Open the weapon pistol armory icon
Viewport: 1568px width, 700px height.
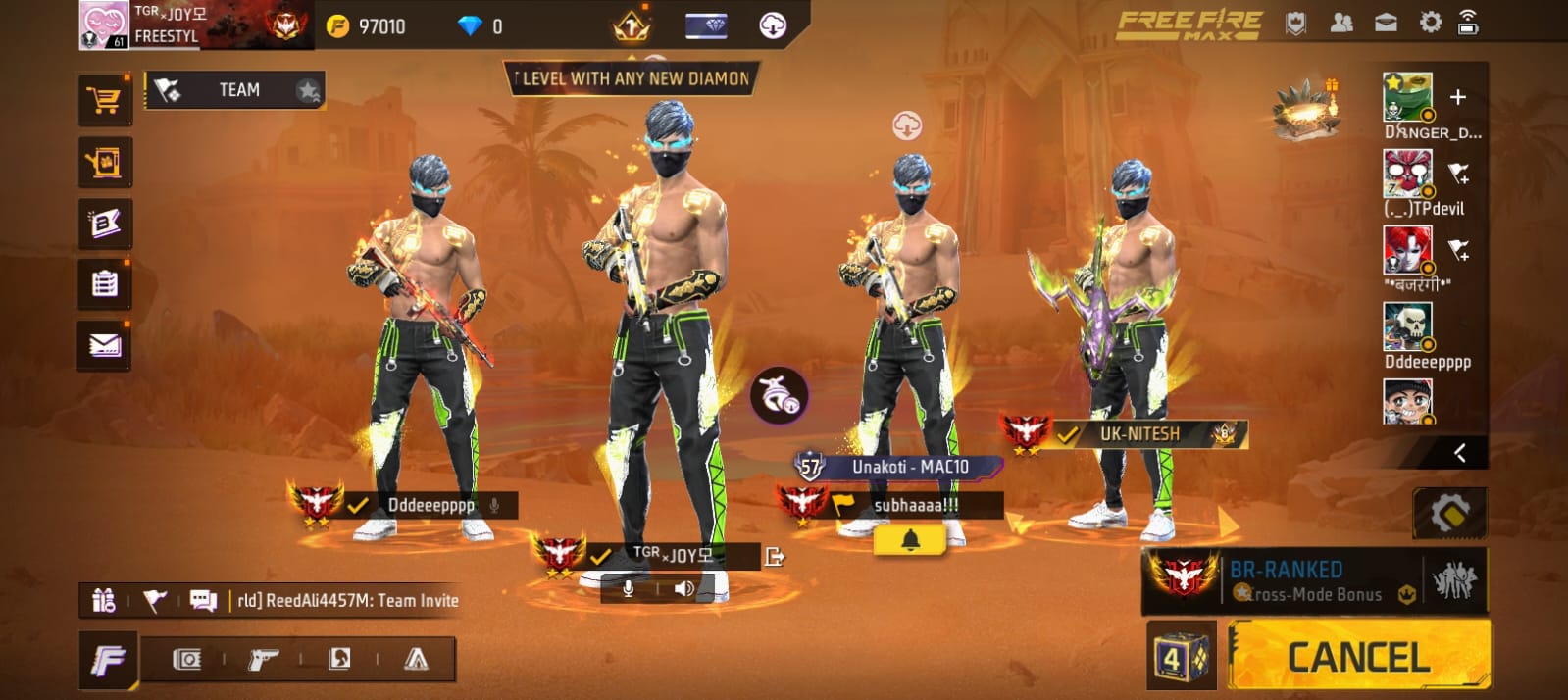coord(262,659)
